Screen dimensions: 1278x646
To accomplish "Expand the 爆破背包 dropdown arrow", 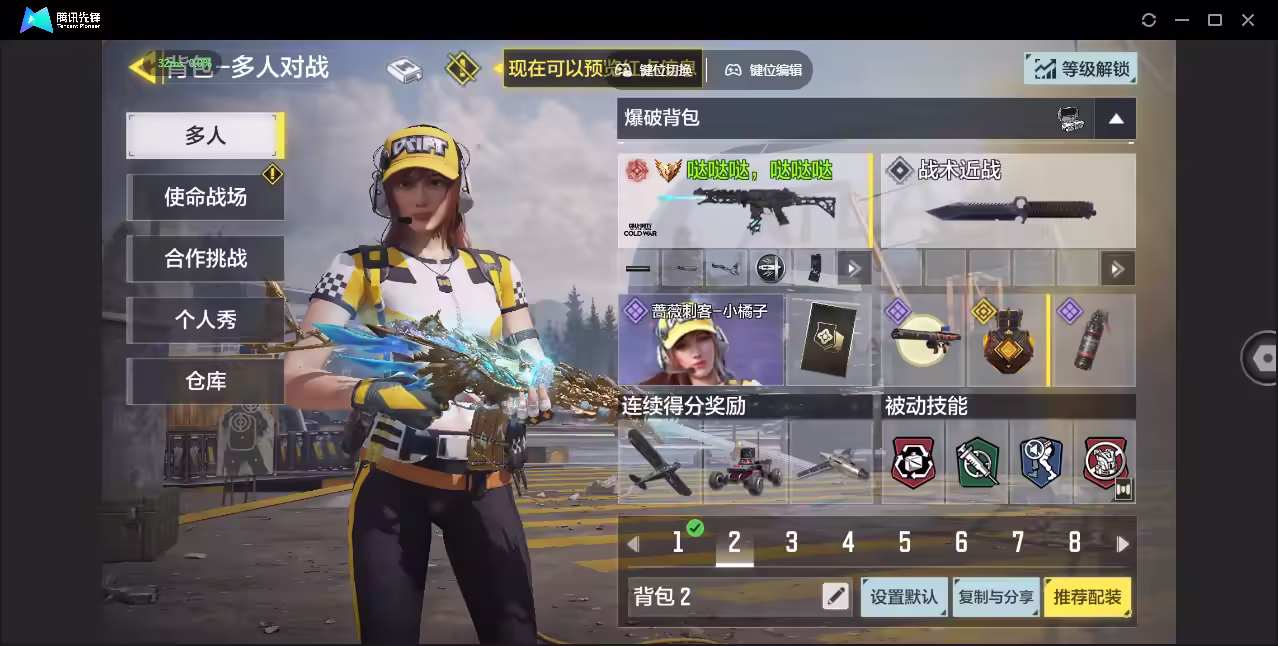I will pyautogui.click(x=1116, y=119).
